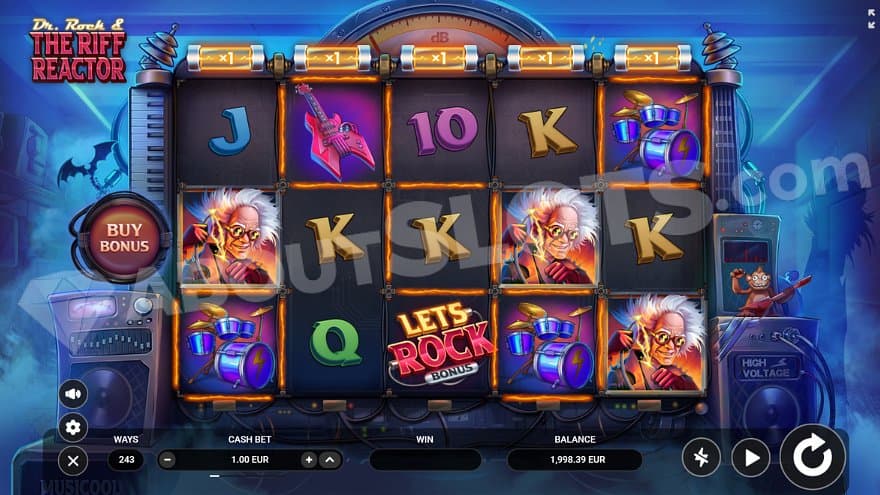Spin the reels with the circular arrow button

tap(811, 457)
